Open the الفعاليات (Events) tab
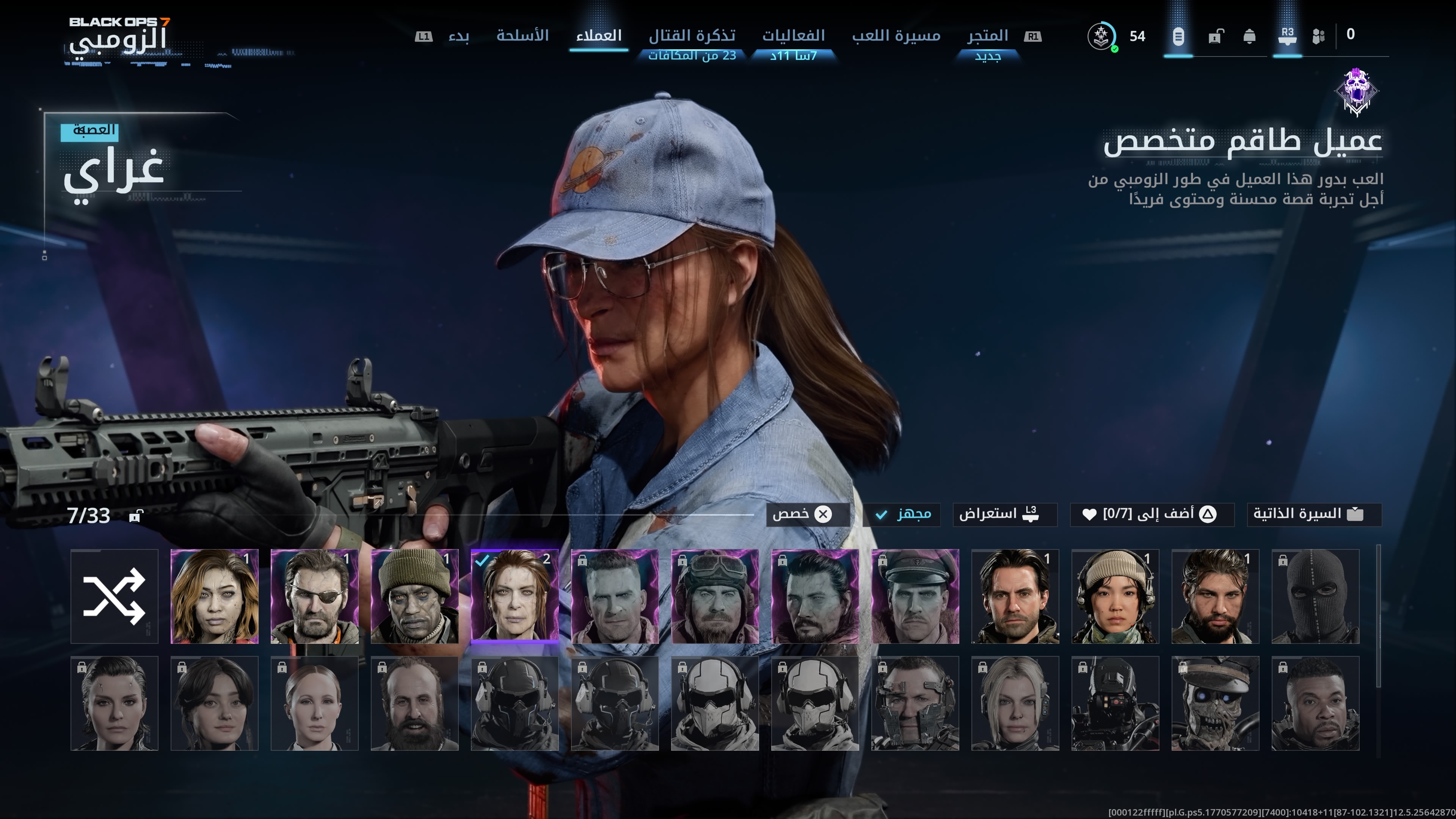This screenshot has height=819, width=1456. pos(794,36)
